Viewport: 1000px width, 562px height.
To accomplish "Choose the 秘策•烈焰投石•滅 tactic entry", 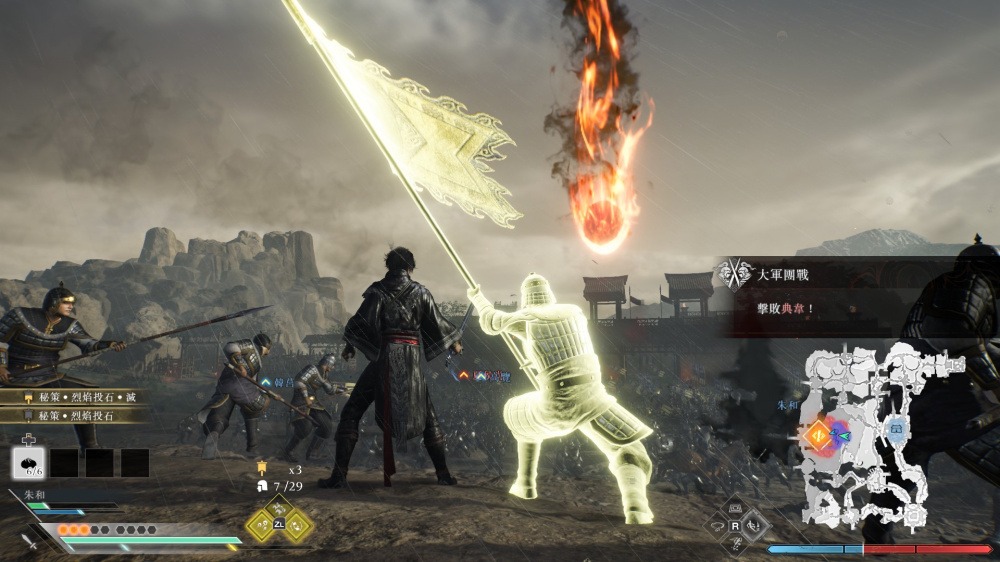I will pos(76,397).
